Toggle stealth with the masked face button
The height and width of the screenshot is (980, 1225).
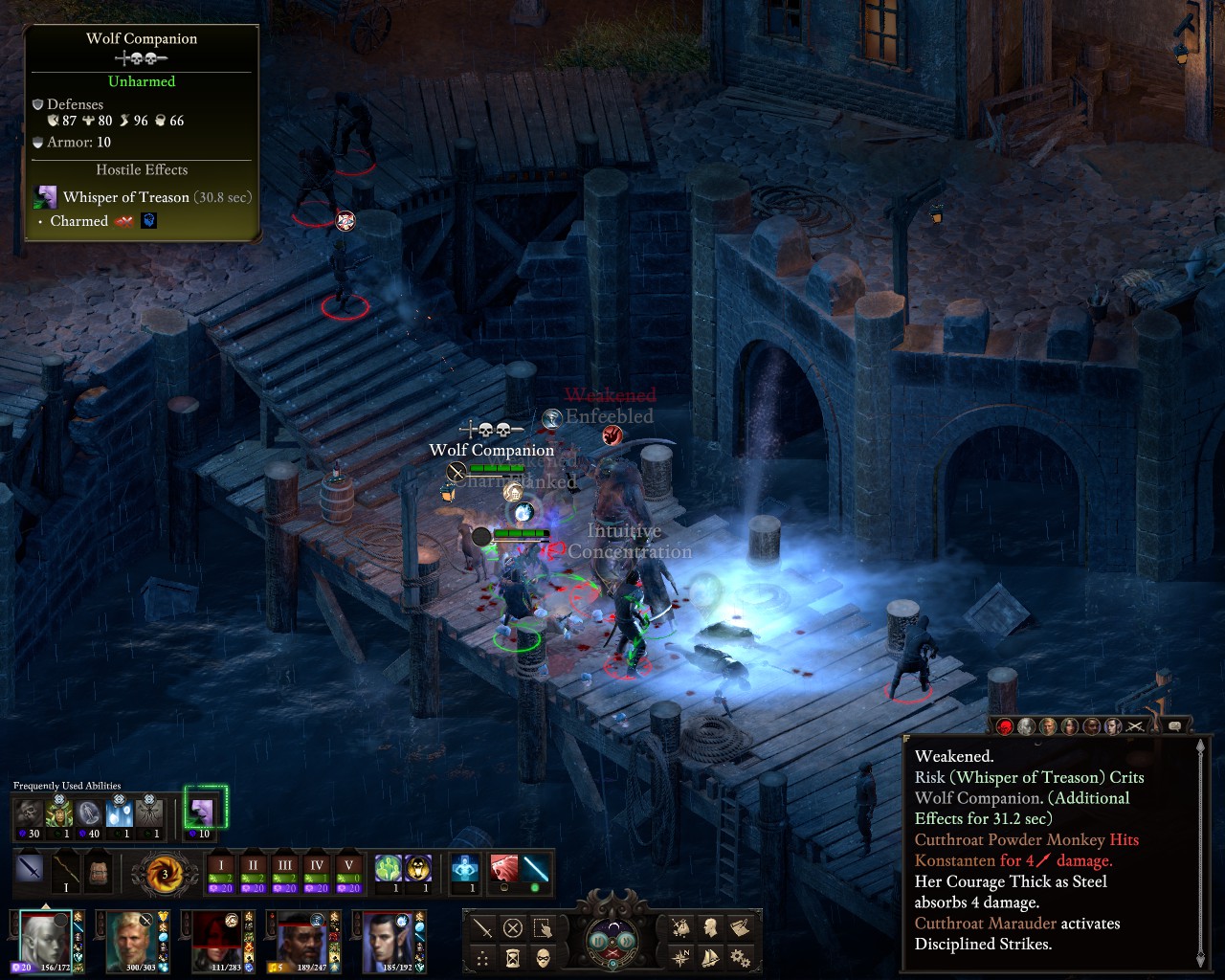(543, 957)
